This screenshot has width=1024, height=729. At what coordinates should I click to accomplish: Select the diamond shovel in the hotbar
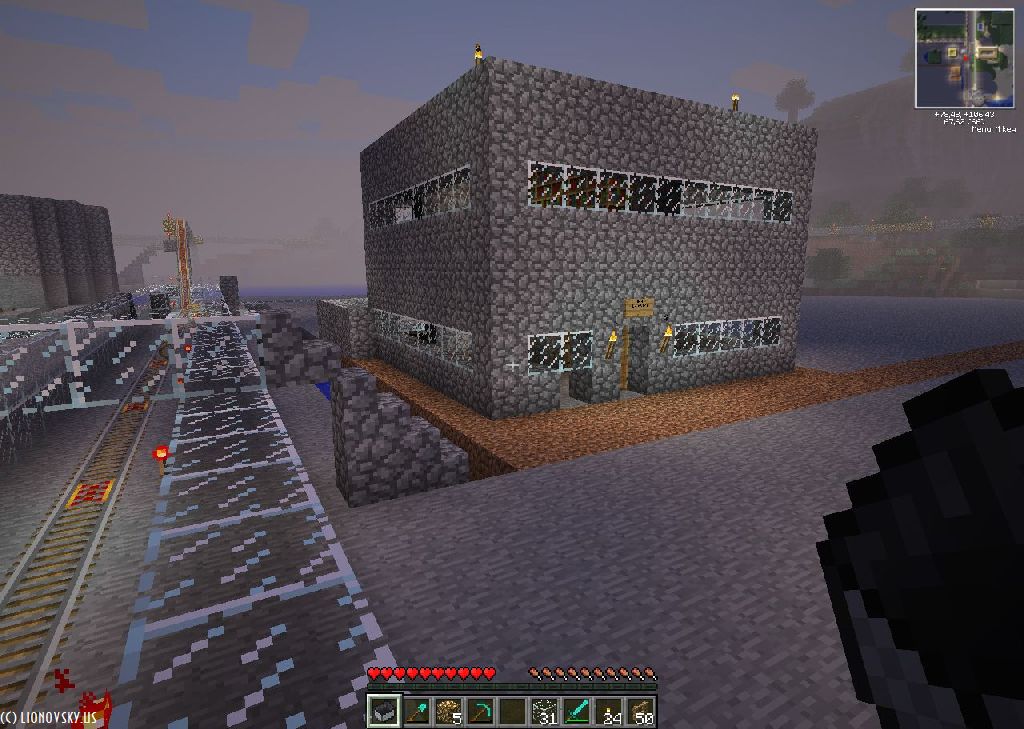[x=415, y=711]
